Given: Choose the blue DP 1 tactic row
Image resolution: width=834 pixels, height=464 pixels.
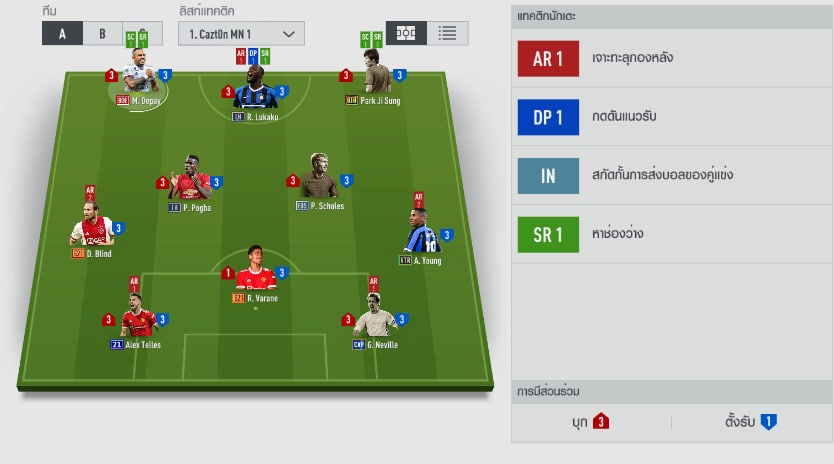Looking at the screenshot, I should coord(672,117).
